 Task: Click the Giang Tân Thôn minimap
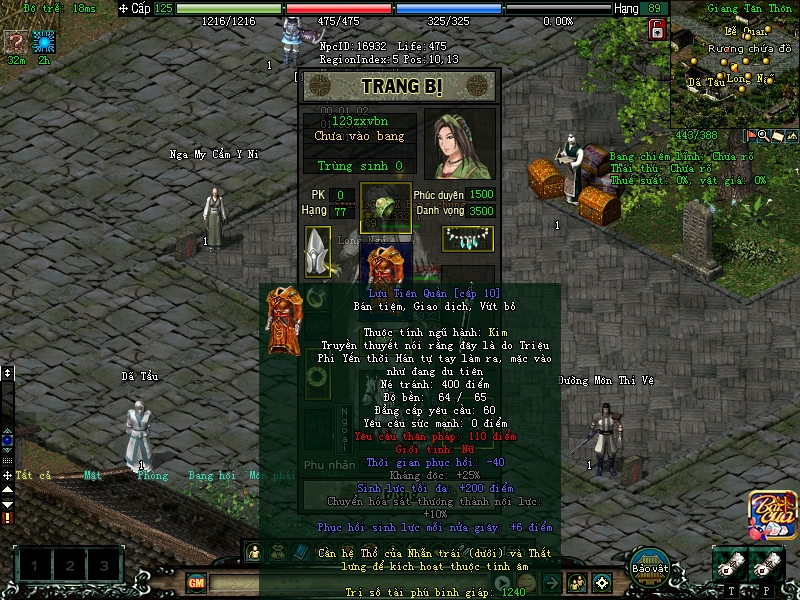pyautogui.click(x=737, y=70)
